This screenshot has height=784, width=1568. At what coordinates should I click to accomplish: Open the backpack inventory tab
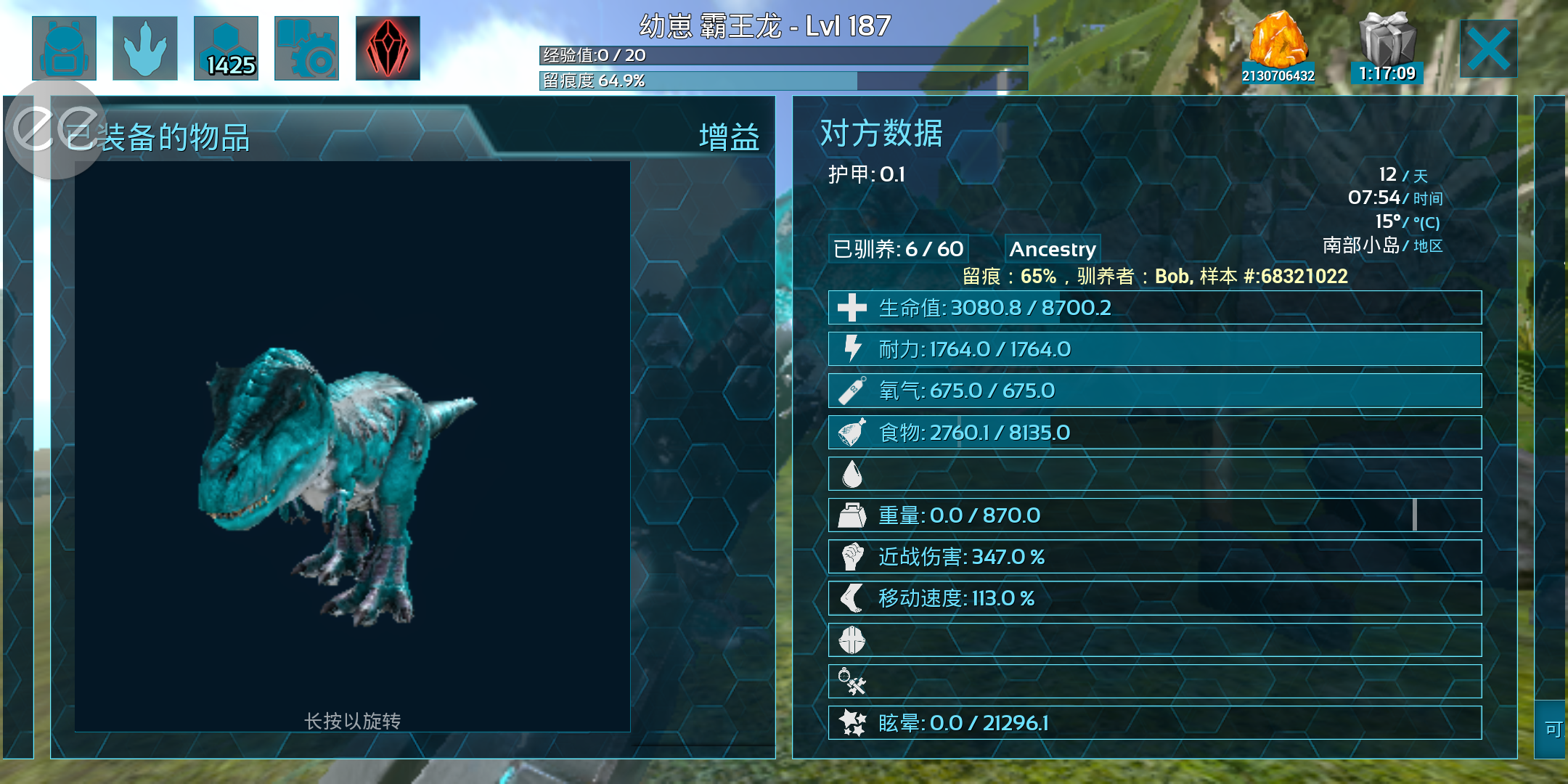tap(64, 48)
